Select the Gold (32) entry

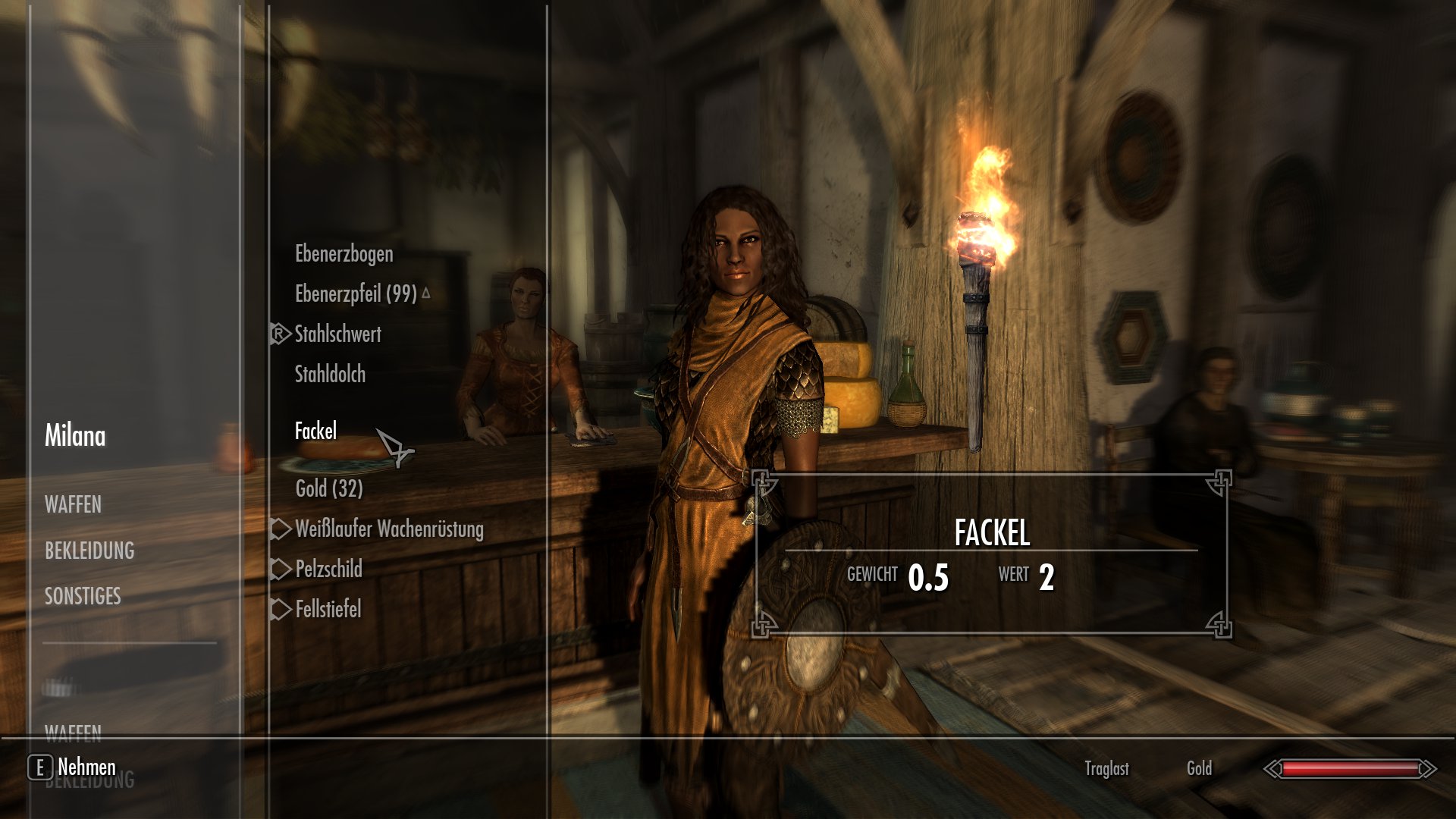tap(329, 488)
